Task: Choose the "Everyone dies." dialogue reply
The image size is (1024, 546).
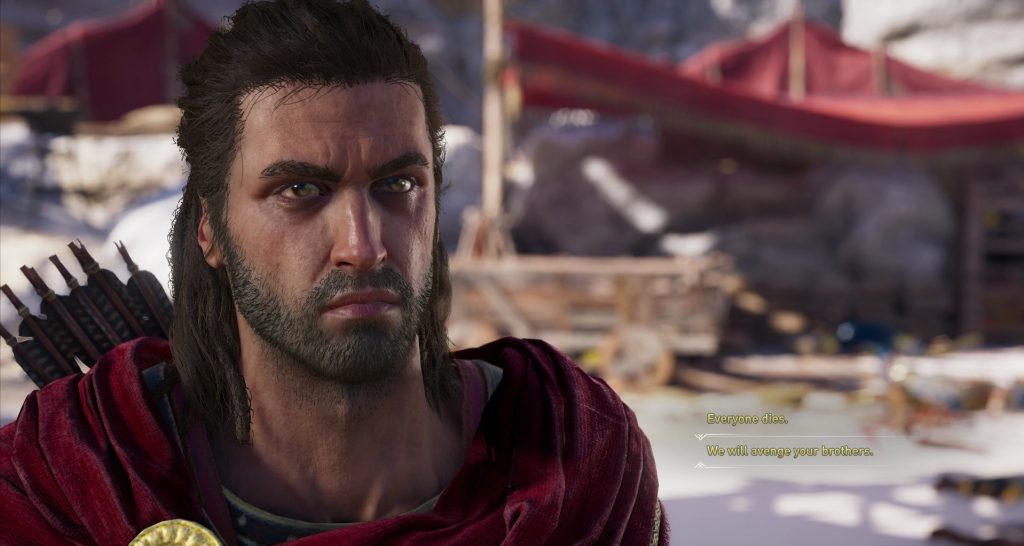Action: point(747,419)
